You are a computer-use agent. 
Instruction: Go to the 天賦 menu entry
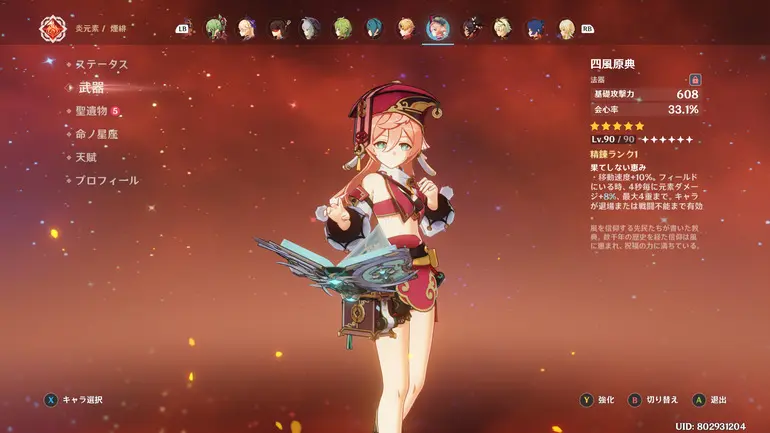(x=87, y=157)
